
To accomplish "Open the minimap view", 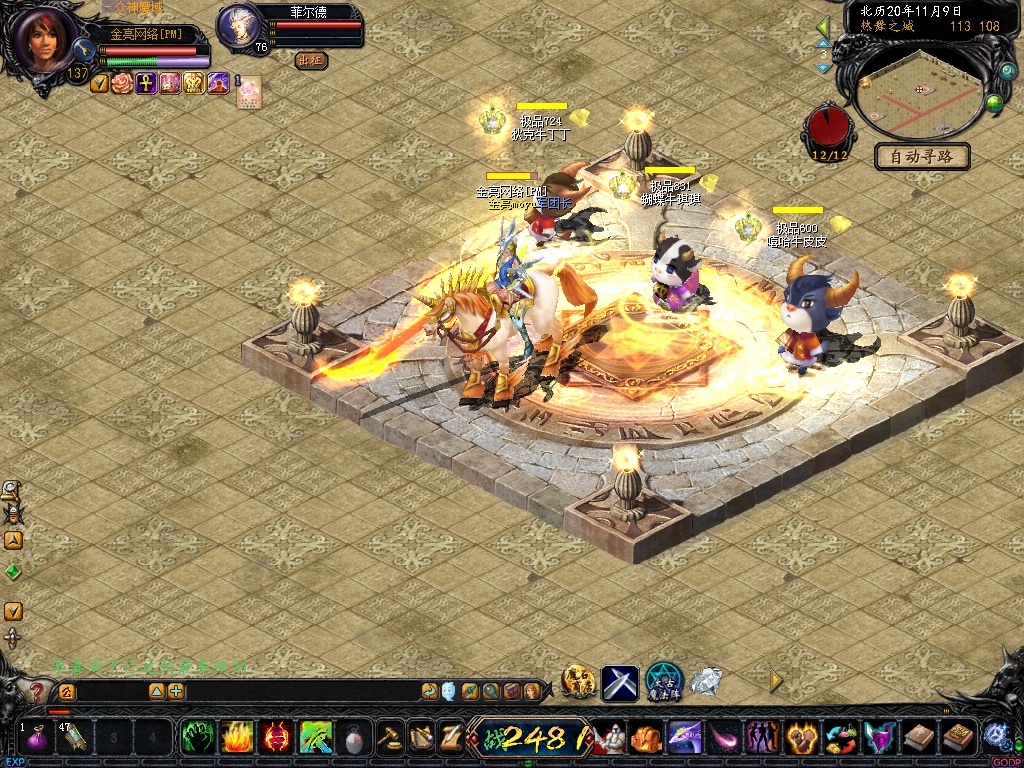I will point(918,90).
